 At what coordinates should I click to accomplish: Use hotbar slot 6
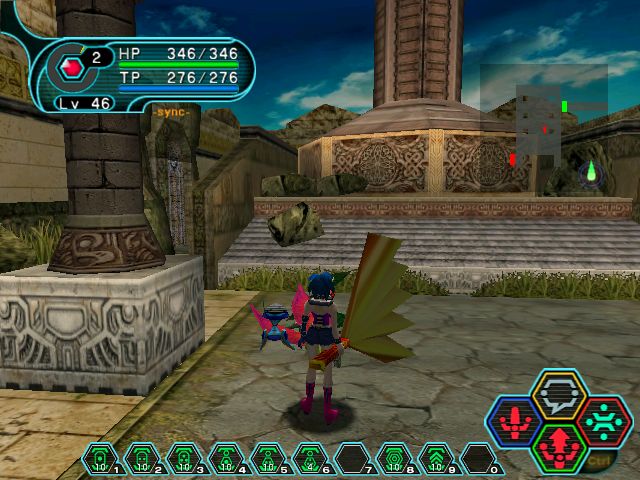click(310, 459)
